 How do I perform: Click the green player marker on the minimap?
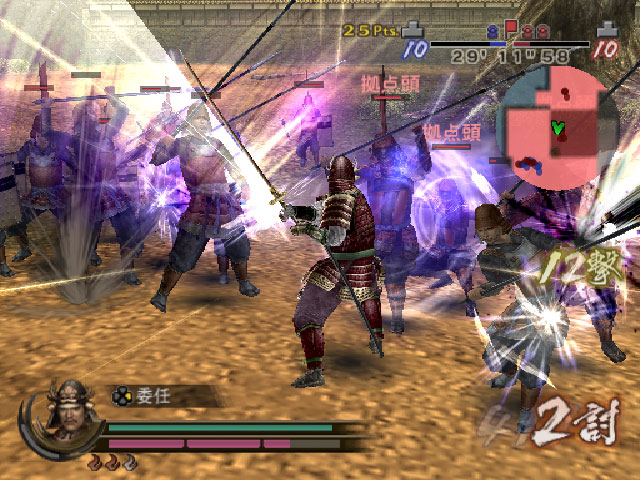(x=557, y=128)
